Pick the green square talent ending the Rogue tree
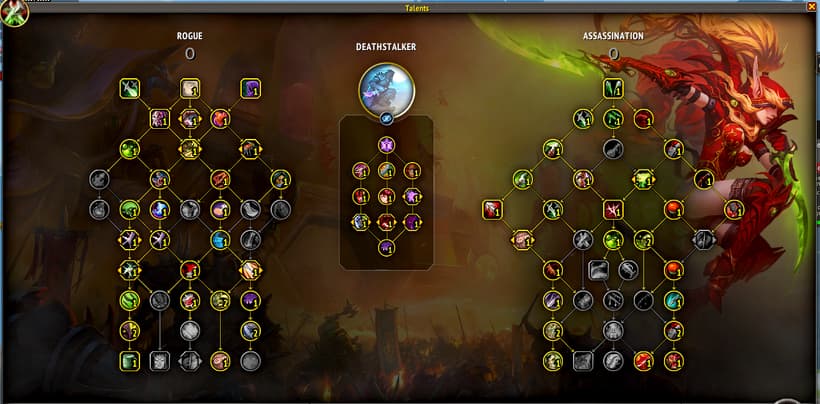This screenshot has width=820, height=404. point(129,361)
